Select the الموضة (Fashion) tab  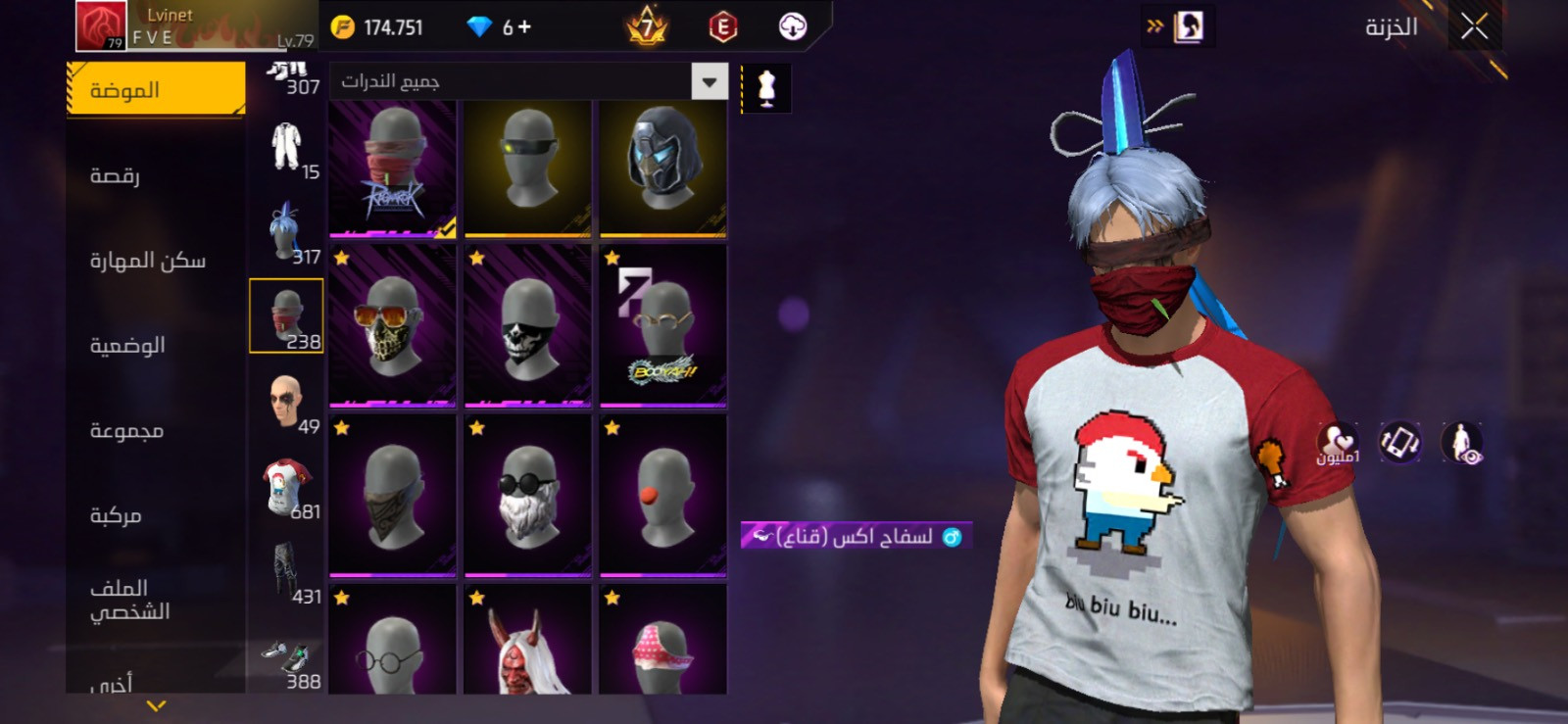[156, 90]
